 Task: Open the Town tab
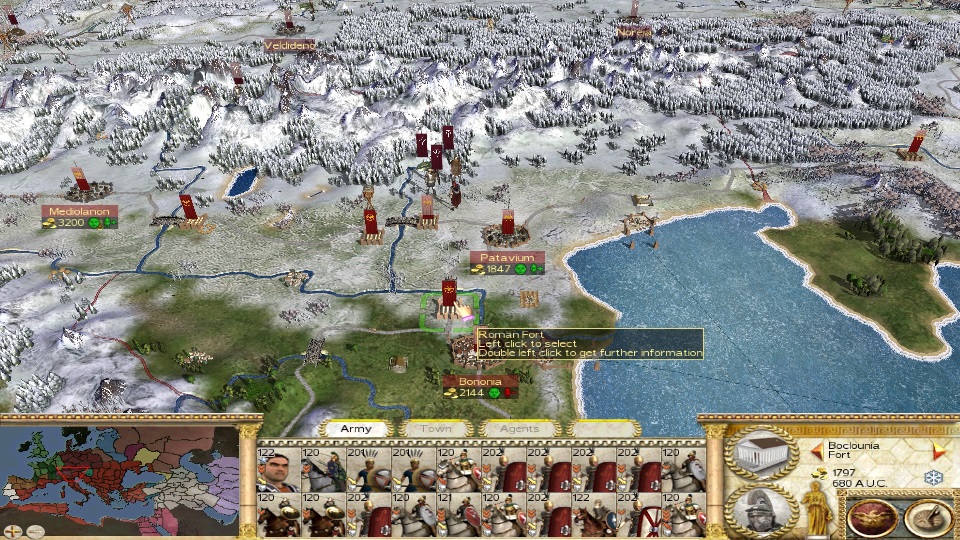coord(435,428)
